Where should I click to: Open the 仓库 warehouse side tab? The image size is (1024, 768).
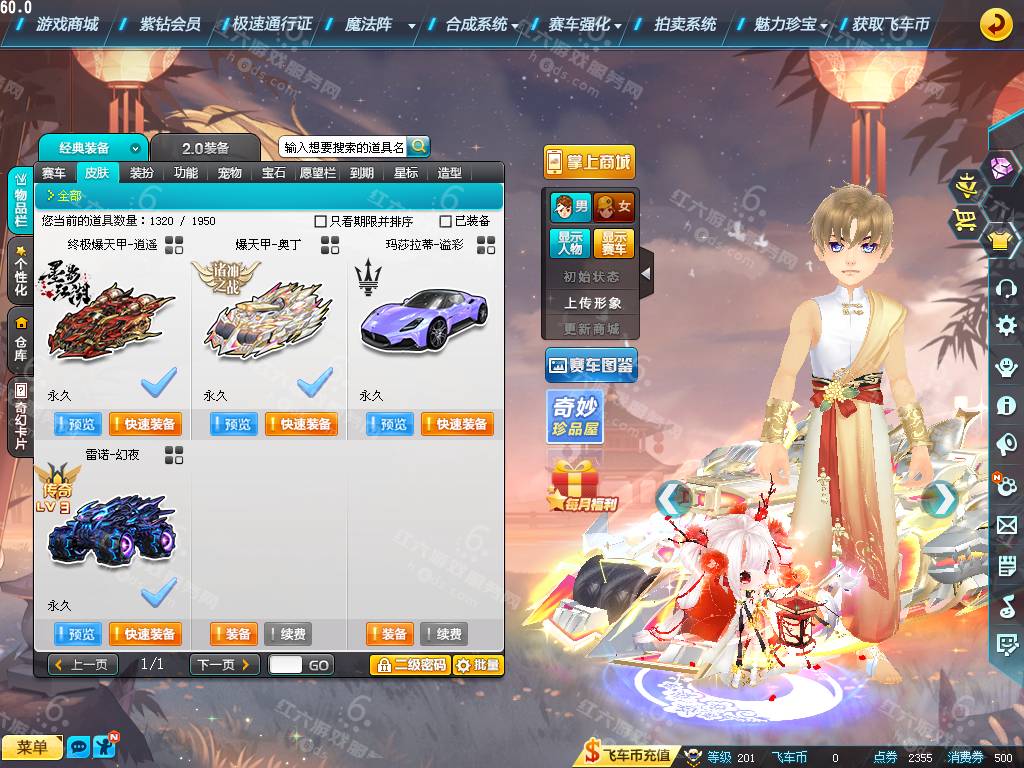tap(21, 339)
